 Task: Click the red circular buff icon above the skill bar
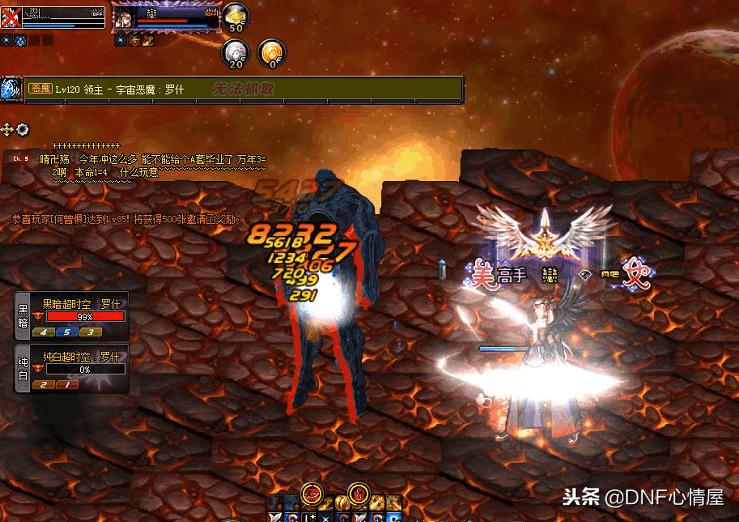(313, 491)
